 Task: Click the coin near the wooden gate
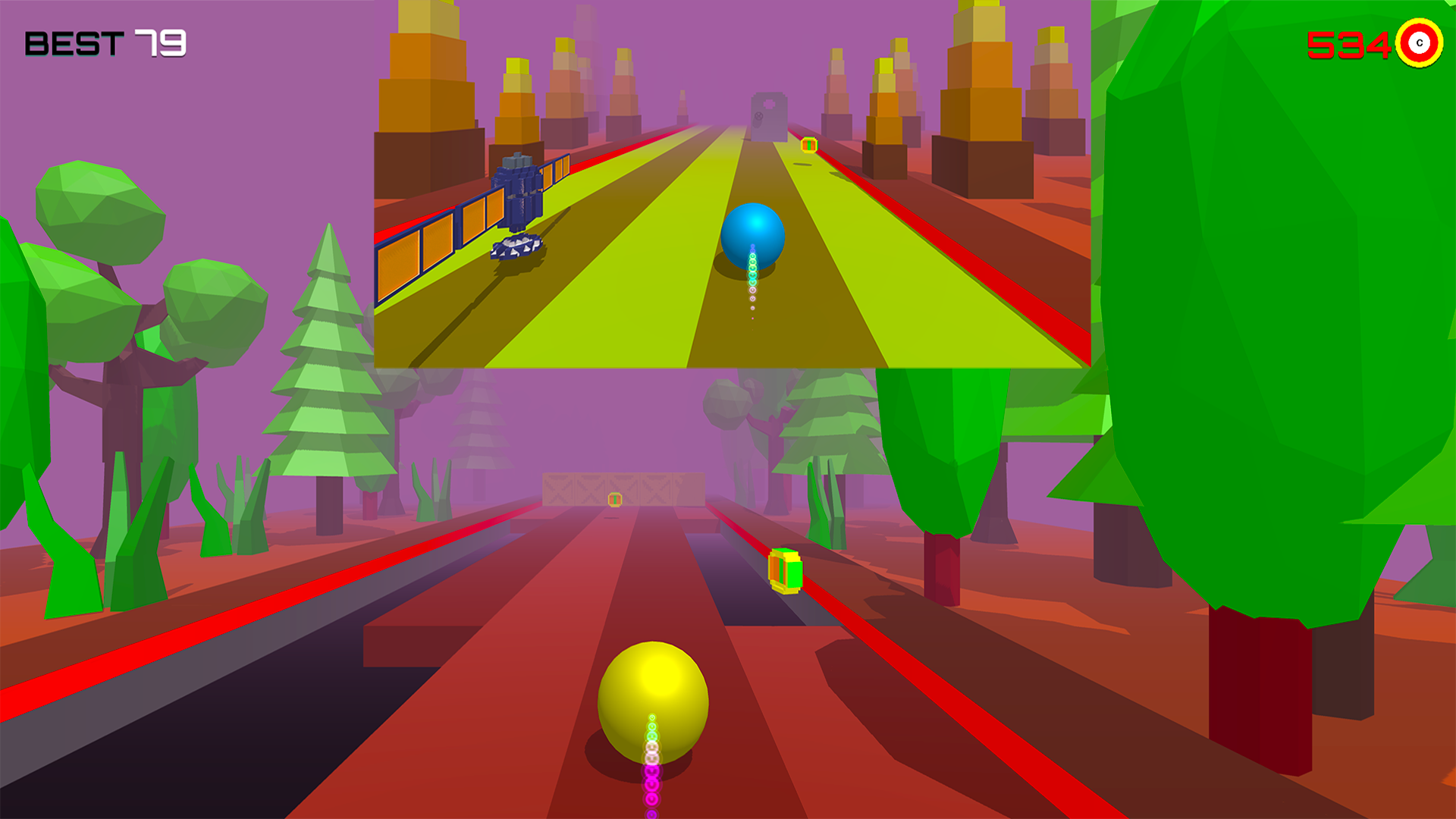[x=613, y=499]
